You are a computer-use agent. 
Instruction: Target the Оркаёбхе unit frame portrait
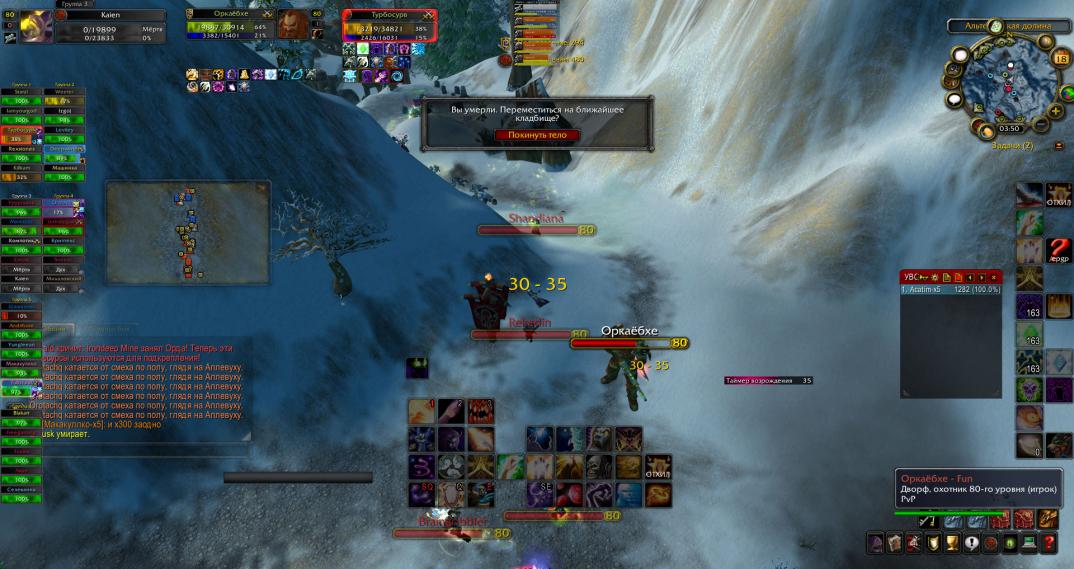[x=292, y=24]
